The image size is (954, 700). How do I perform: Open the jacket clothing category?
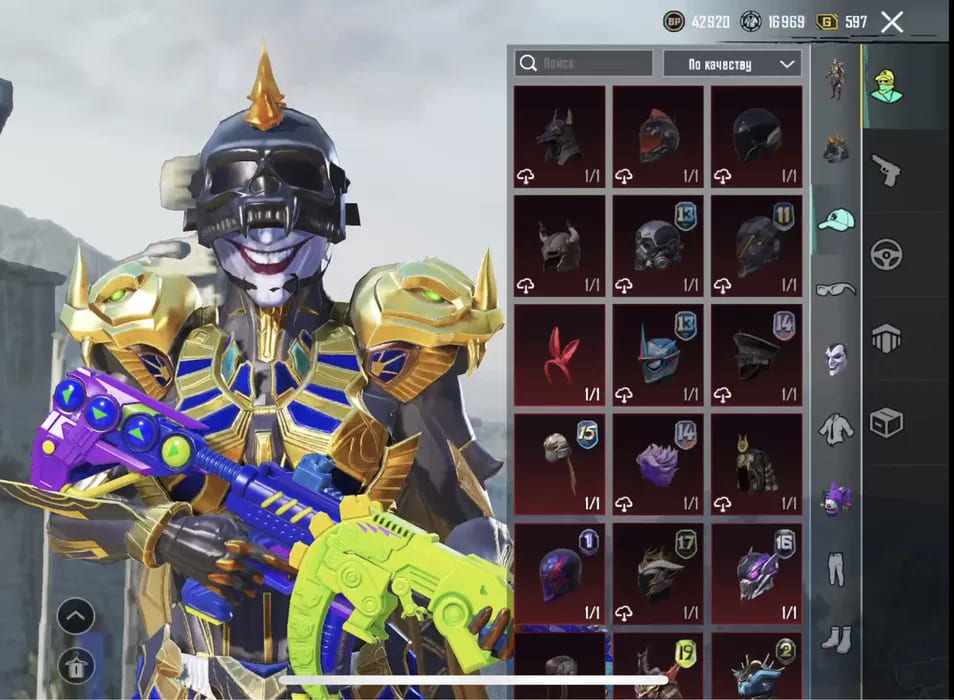[835, 428]
